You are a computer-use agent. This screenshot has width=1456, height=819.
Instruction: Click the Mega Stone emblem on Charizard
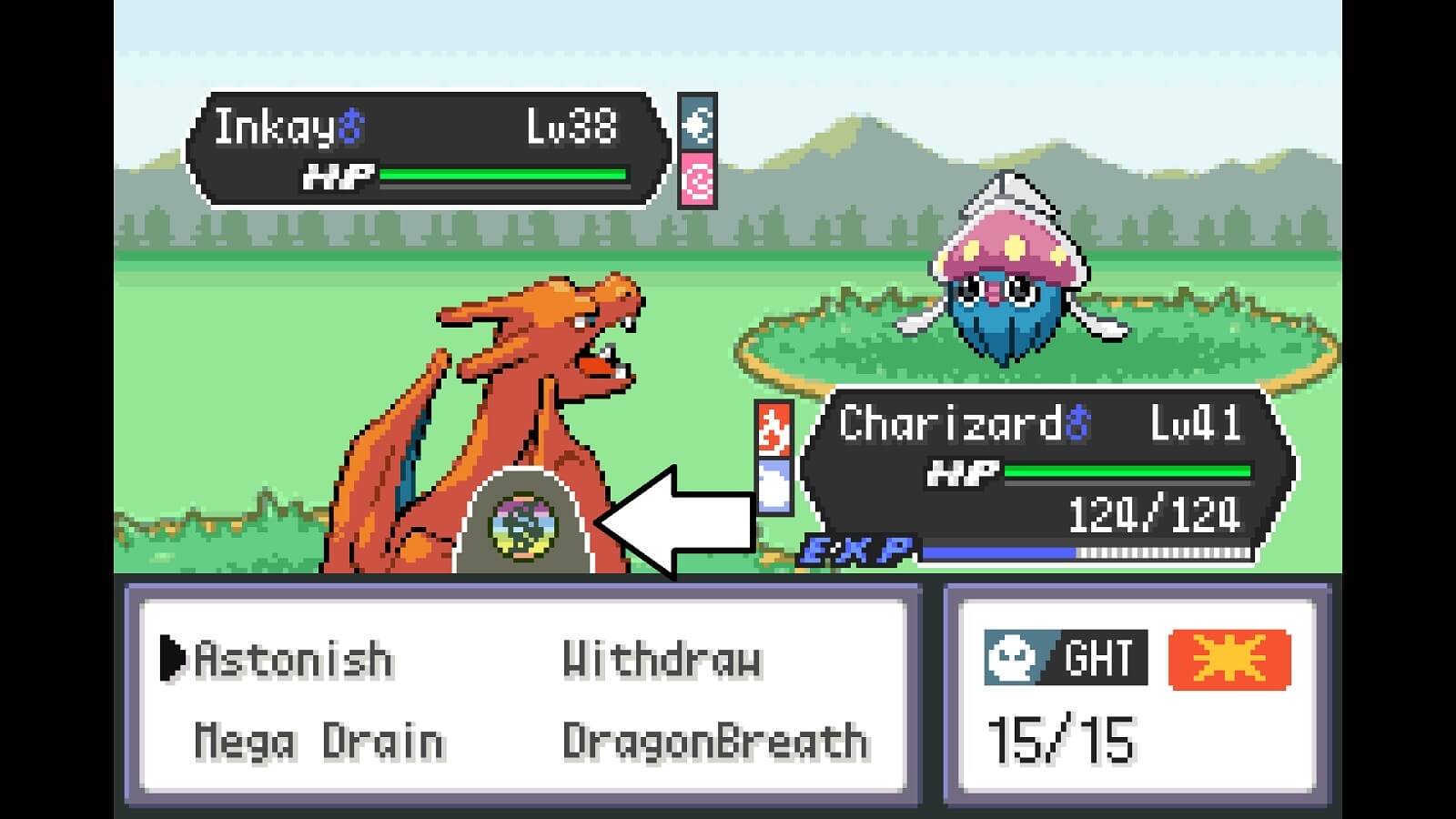[x=522, y=525]
